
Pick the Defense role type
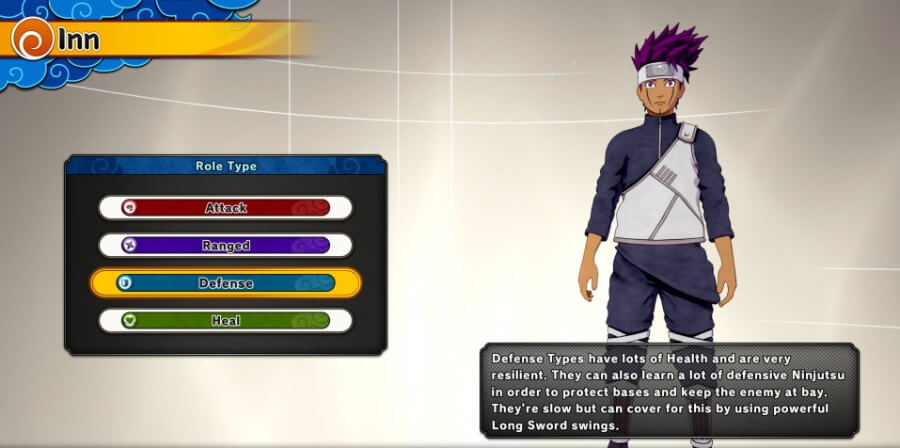pos(225,283)
